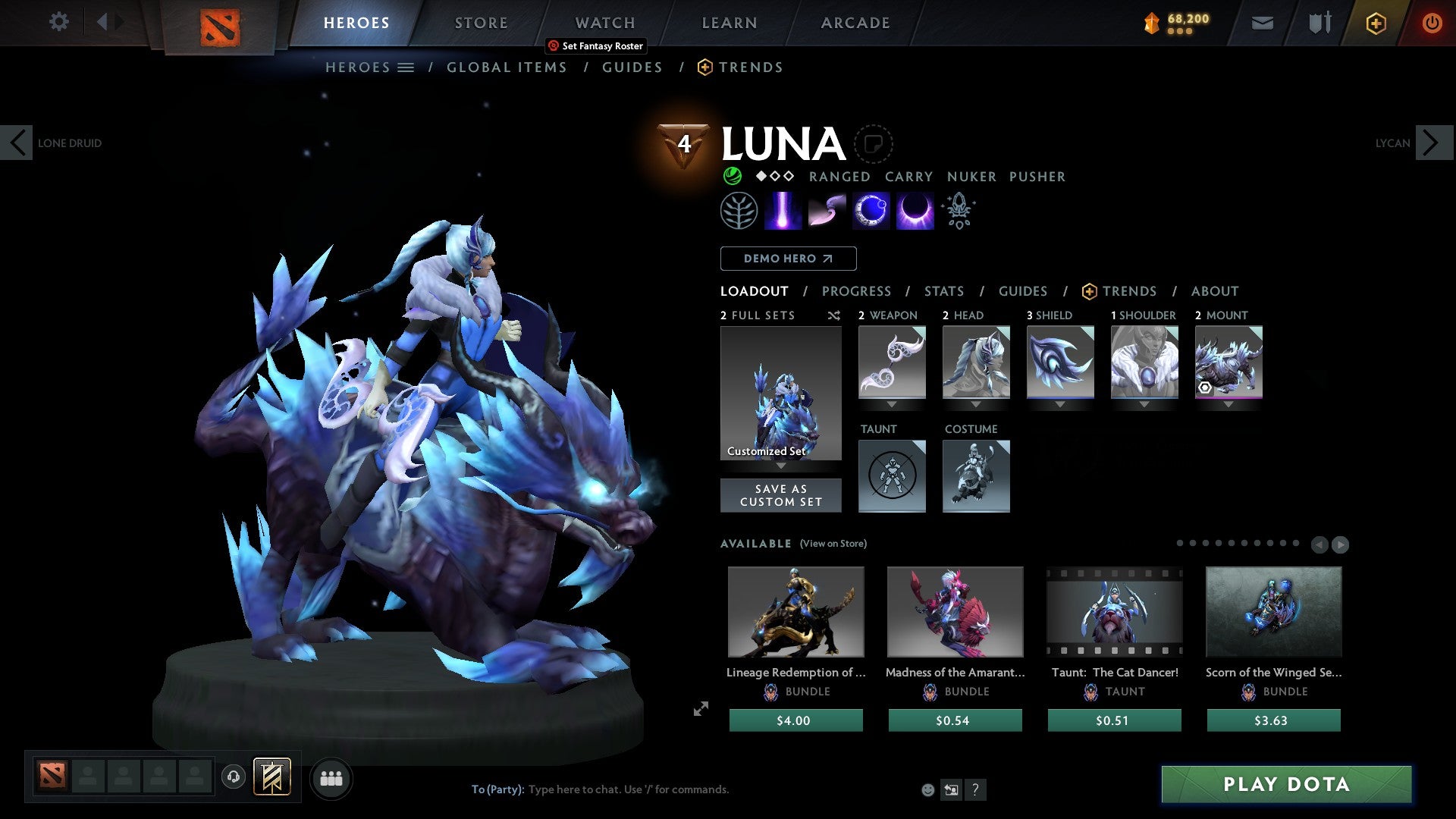The height and width of the screenshot is (819, 1456).
Task: Switch to the STATS tab
Action: coord(943,291)
